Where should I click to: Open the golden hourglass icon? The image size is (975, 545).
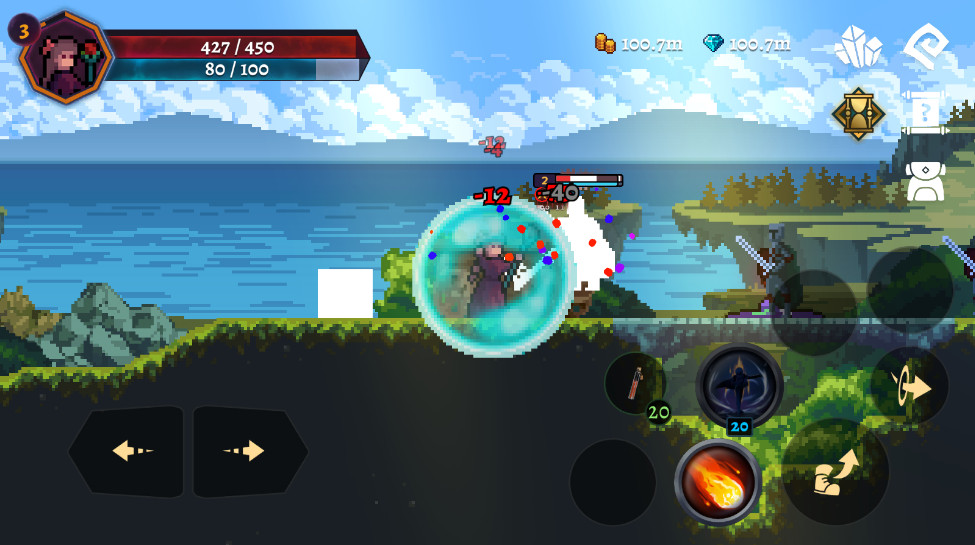point(858,114)
